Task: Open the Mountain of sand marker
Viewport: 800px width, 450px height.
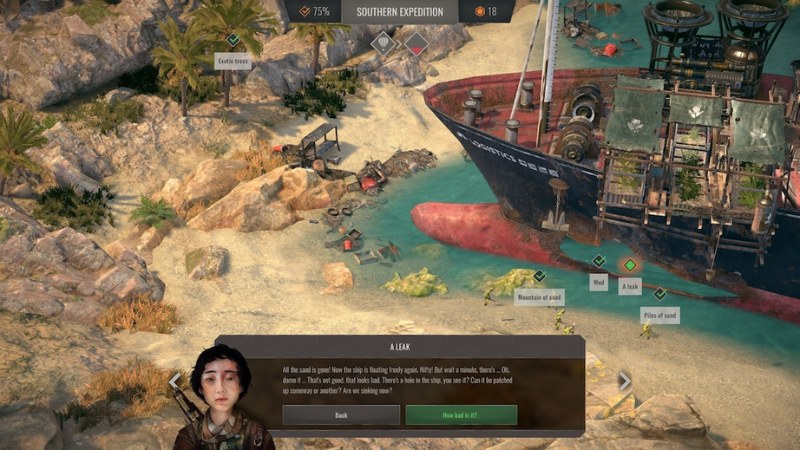Action: click(539, 276)
